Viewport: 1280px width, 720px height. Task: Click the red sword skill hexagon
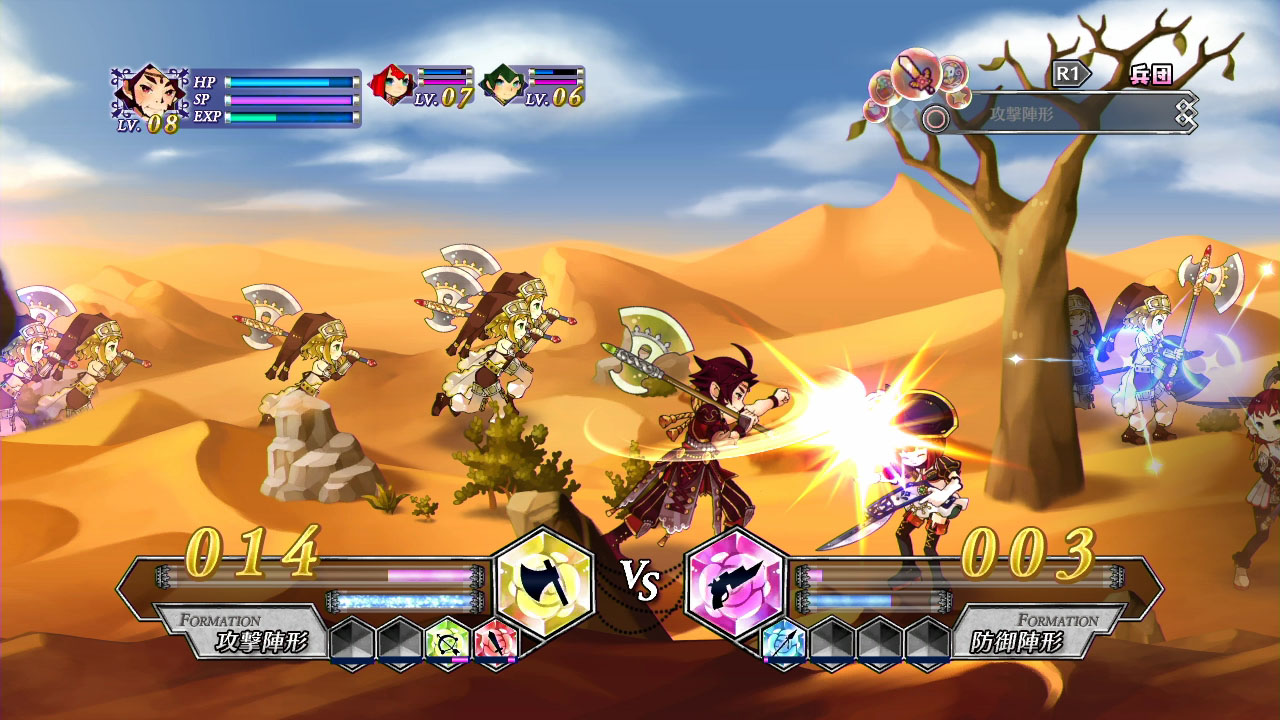(493, 642)
